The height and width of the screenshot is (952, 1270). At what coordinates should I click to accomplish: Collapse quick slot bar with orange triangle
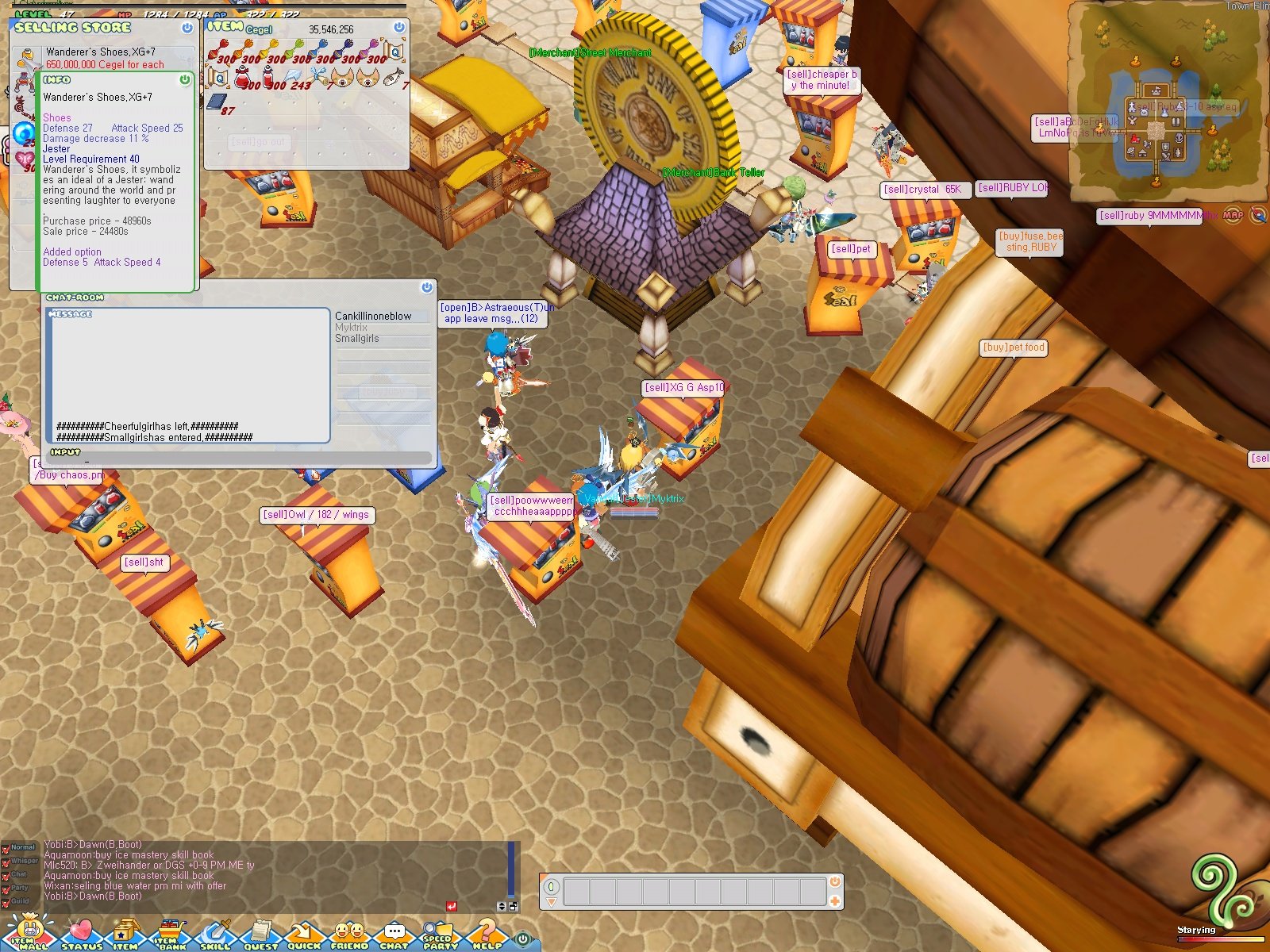(551, 901)
